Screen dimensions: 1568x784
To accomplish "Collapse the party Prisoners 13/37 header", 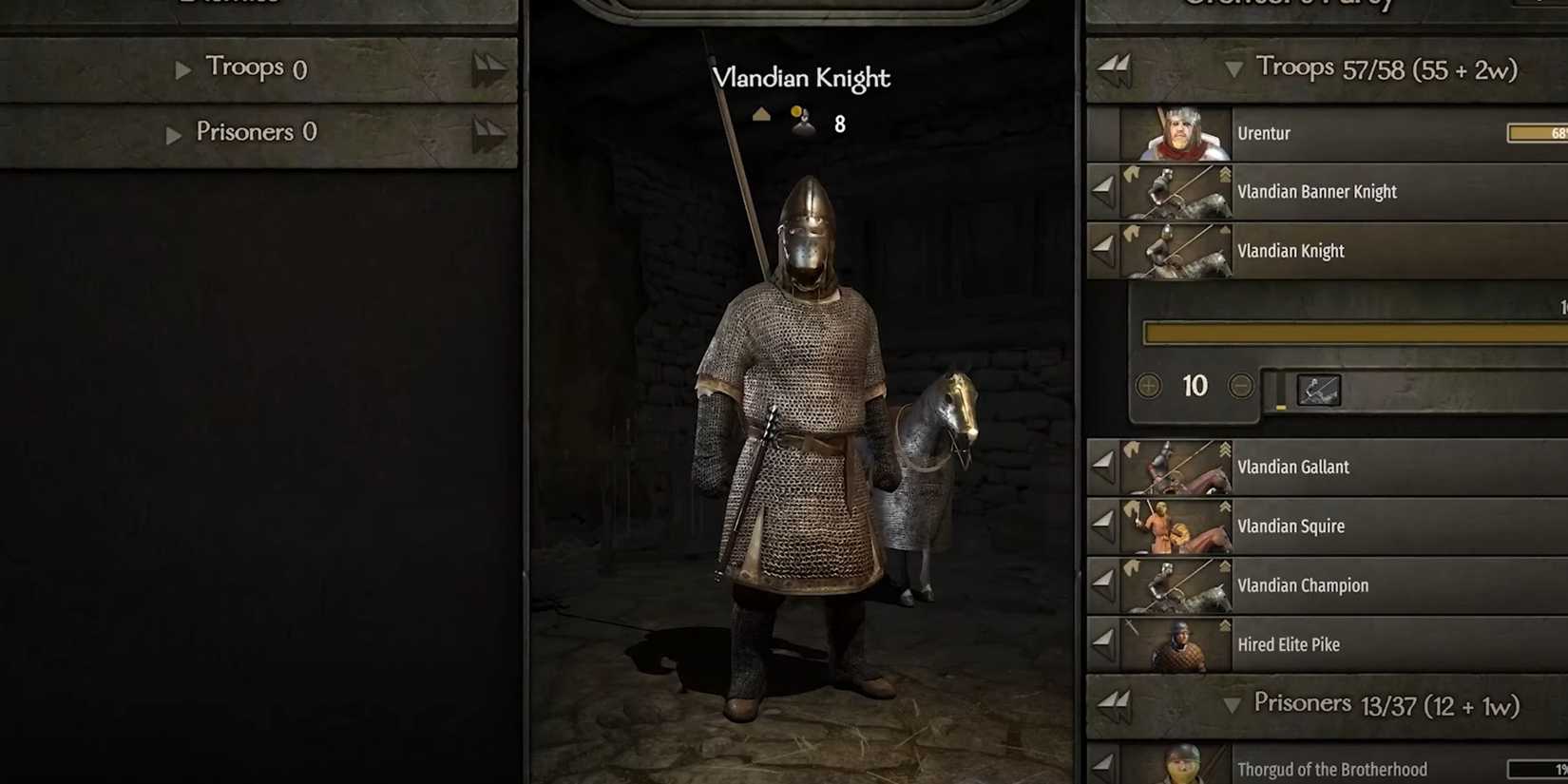I will [x=1232, y=705].
